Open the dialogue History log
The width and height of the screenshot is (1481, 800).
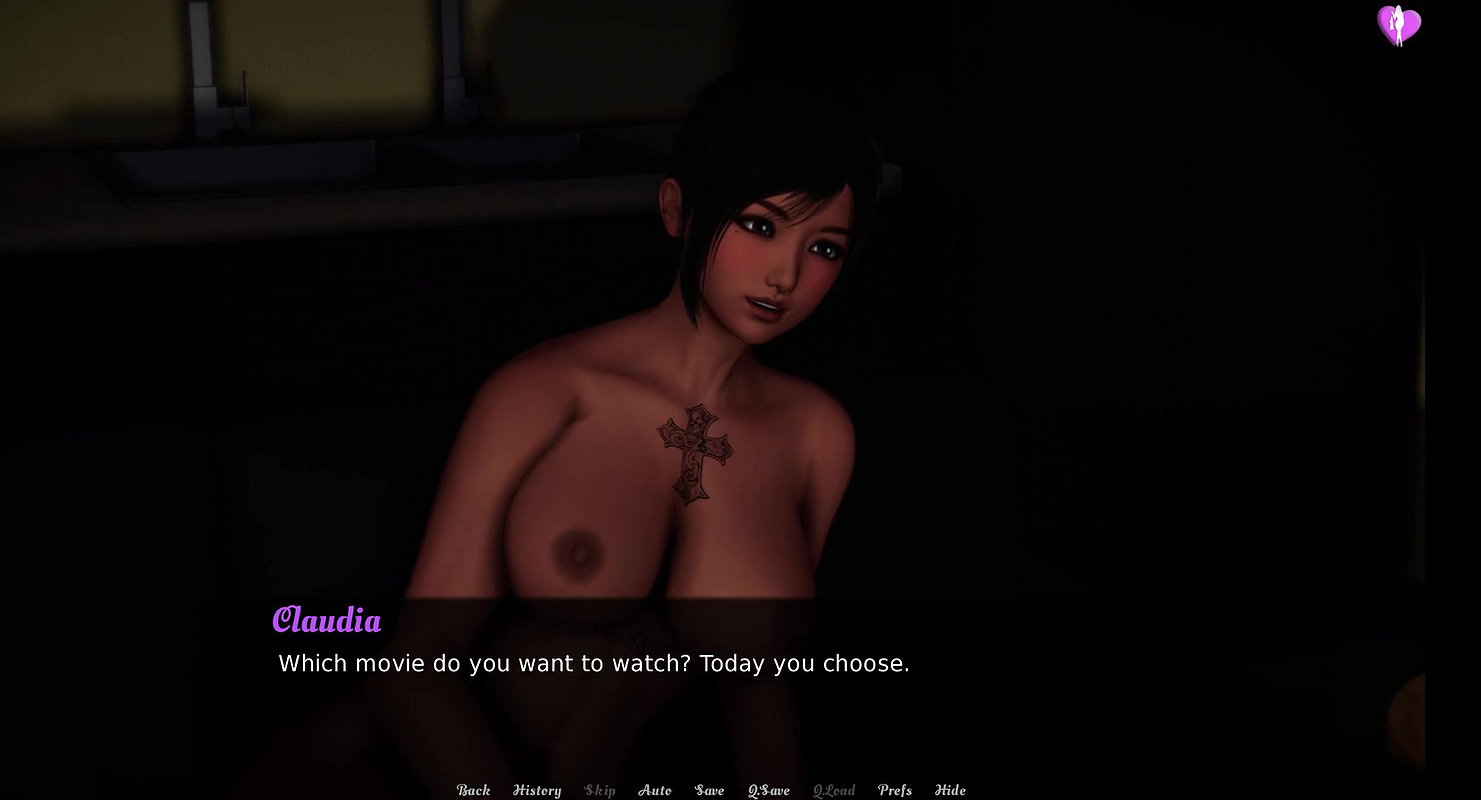537,790
